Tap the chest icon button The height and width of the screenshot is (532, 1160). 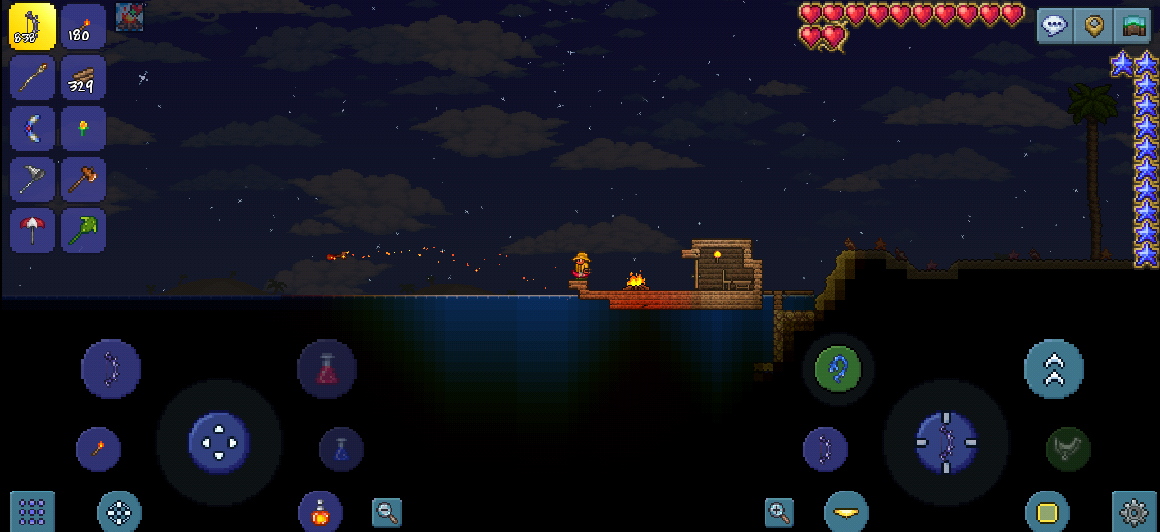[x=1132, y=26]
